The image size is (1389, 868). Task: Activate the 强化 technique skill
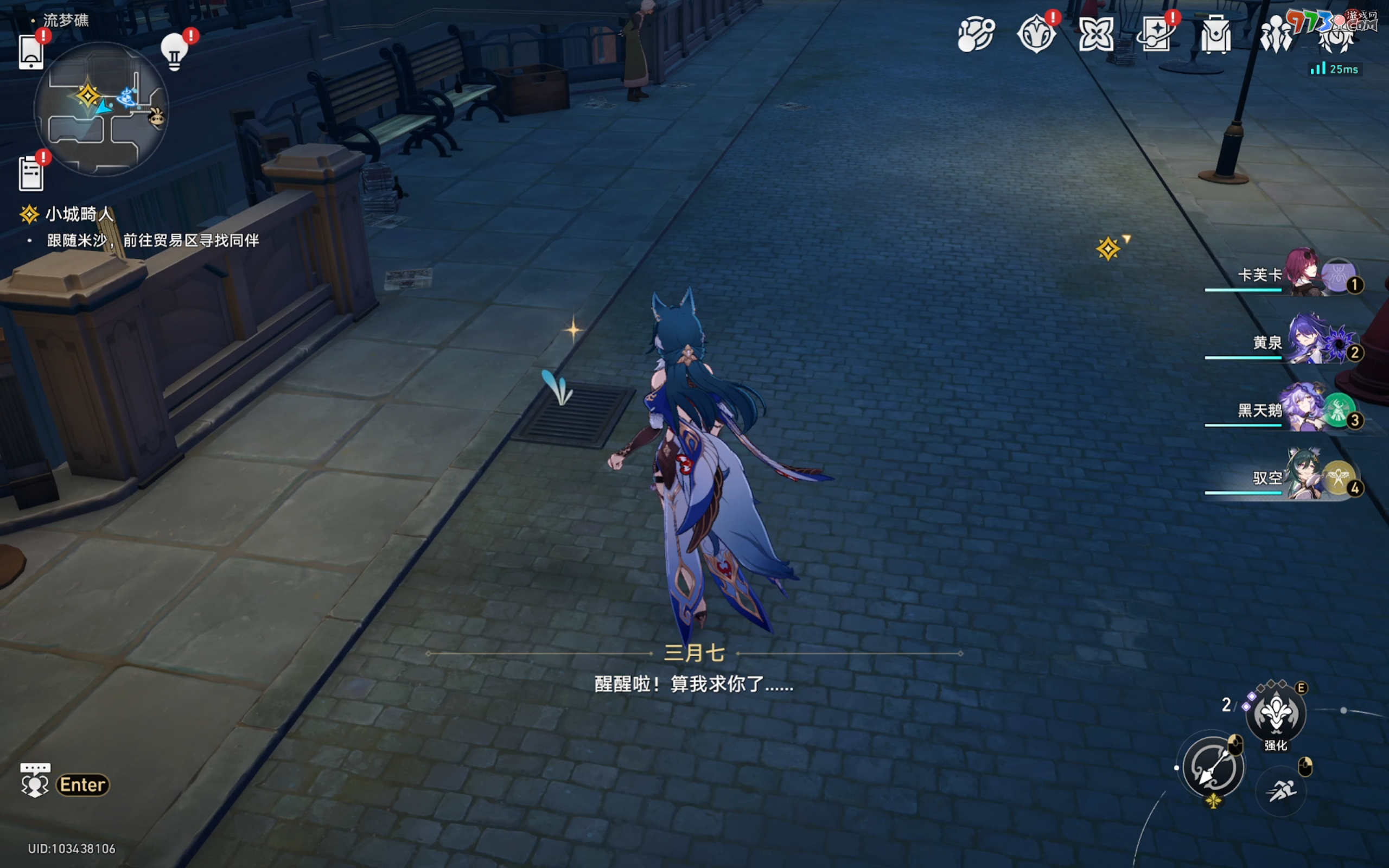1276,713
